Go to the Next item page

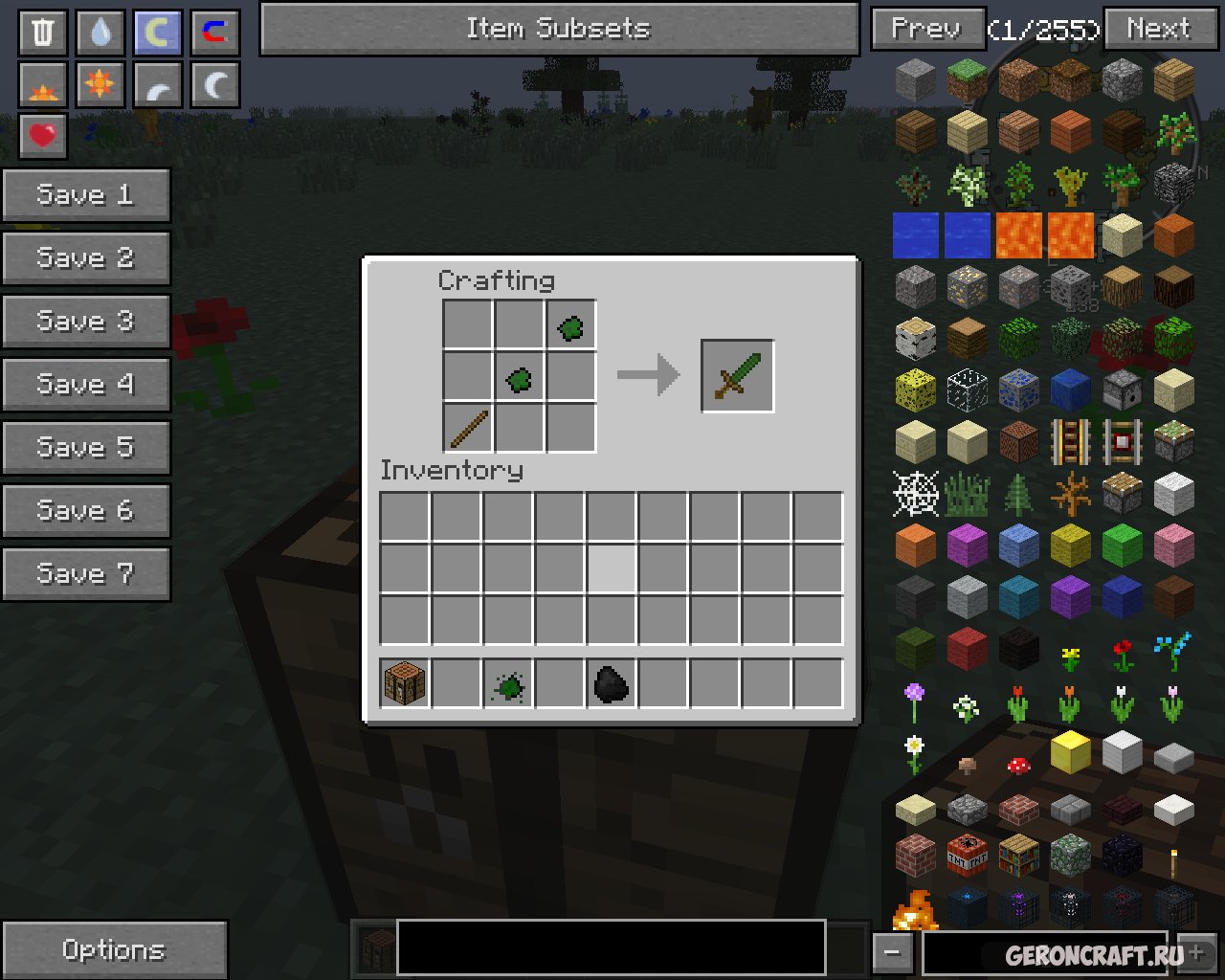click(1160, 29)
